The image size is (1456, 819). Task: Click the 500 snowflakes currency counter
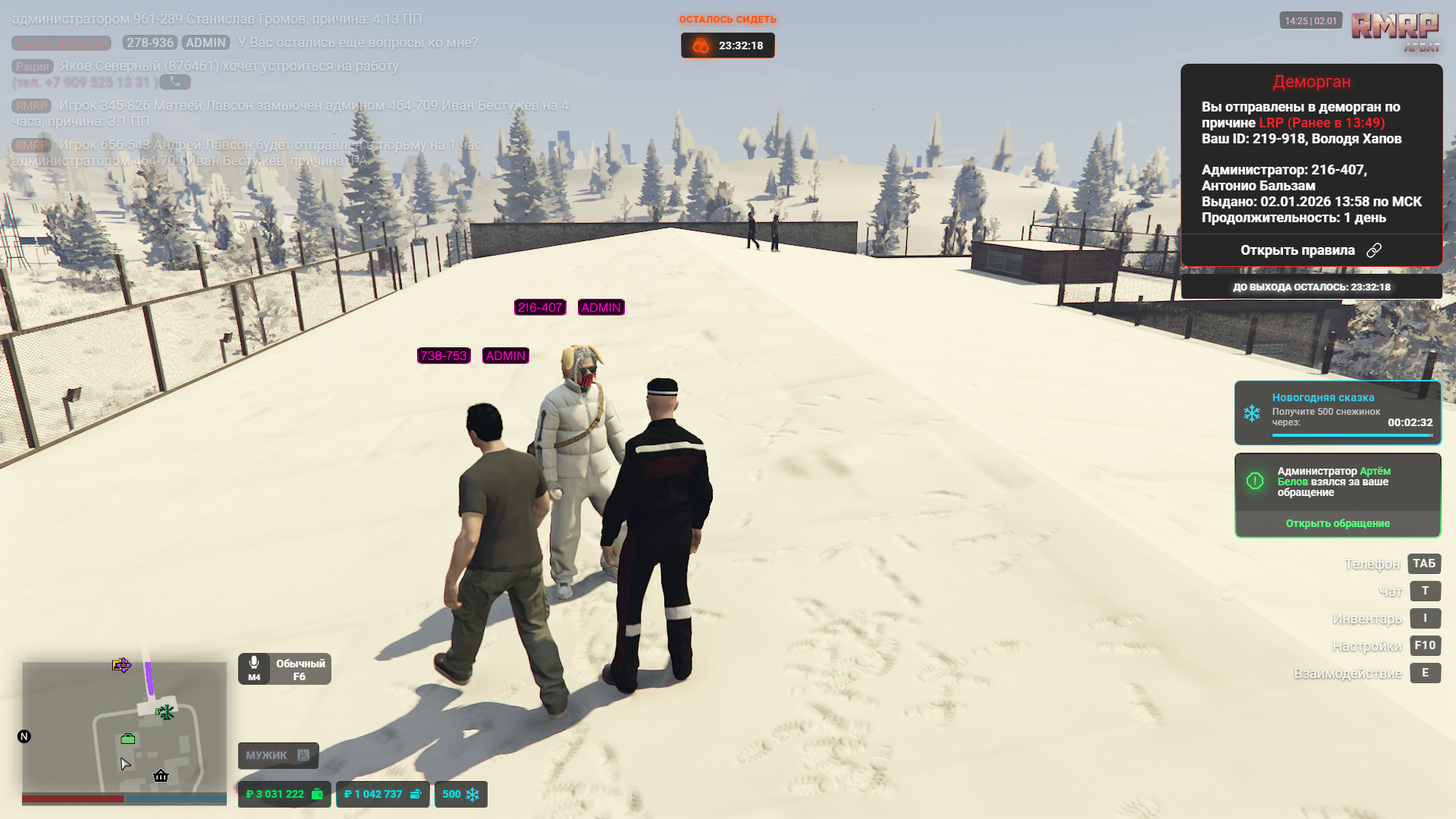coord(460,794)
